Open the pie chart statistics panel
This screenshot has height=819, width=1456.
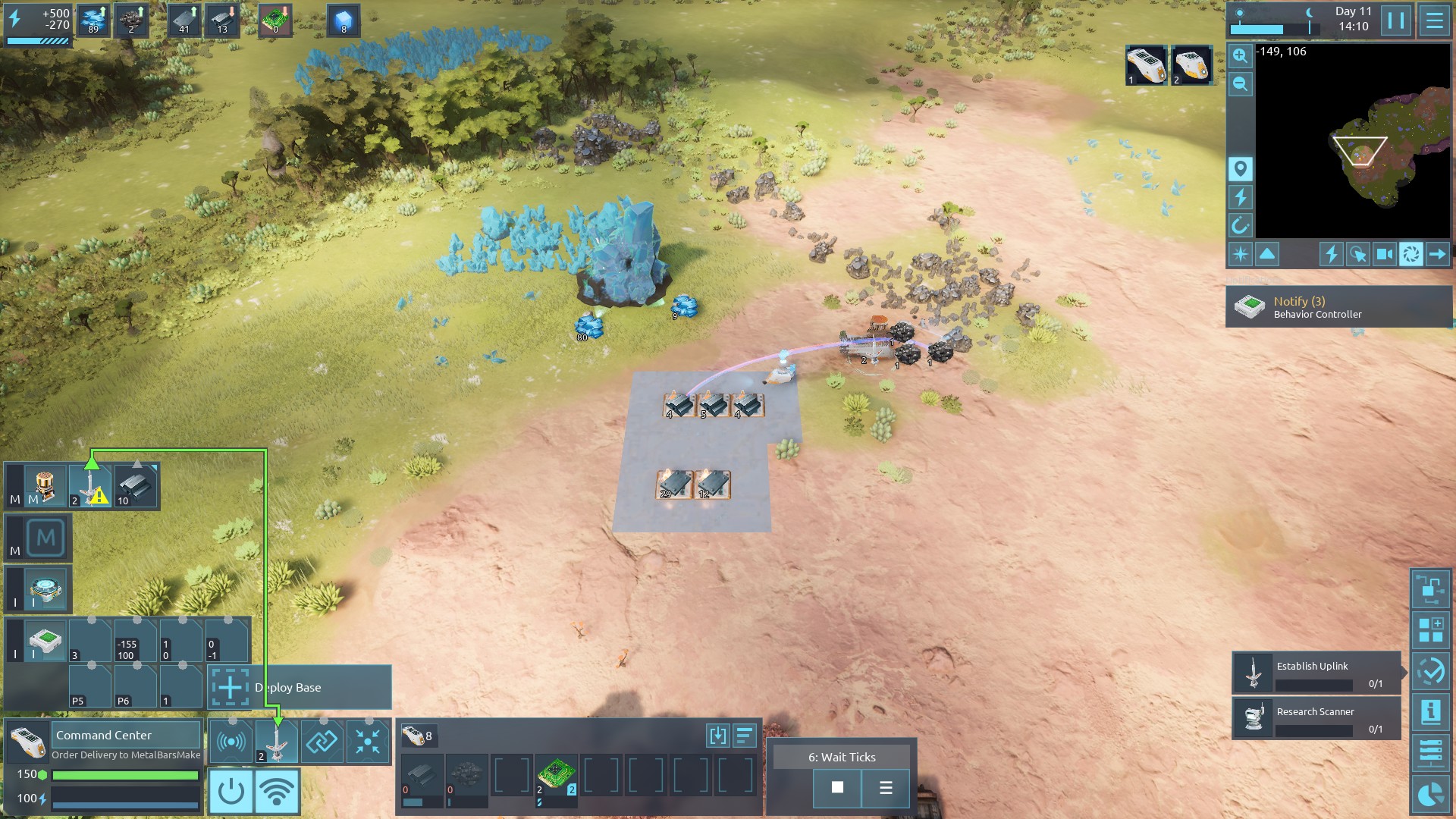(x=1430, y=795)
